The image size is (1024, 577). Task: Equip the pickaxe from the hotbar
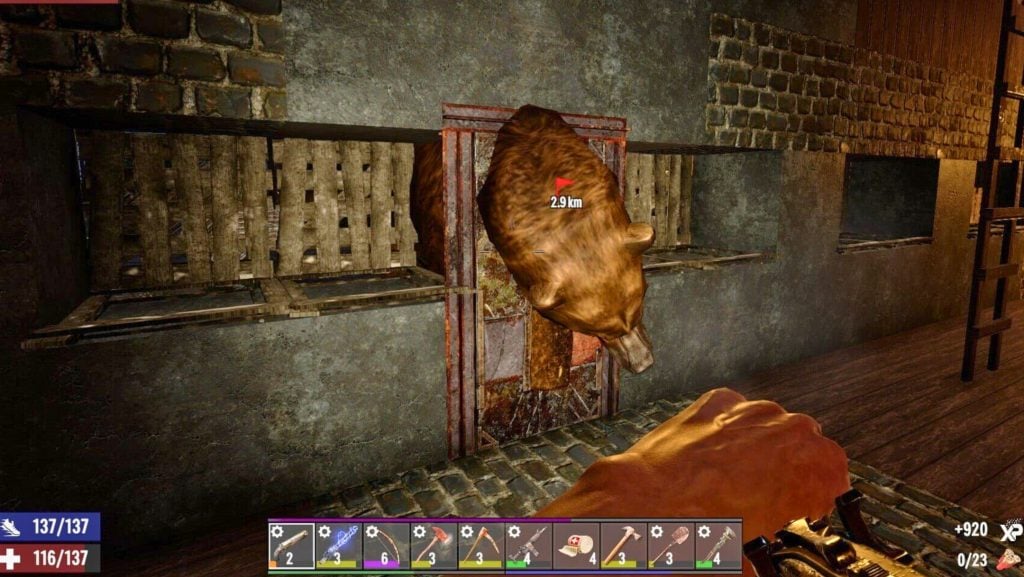tap(481, 545)
